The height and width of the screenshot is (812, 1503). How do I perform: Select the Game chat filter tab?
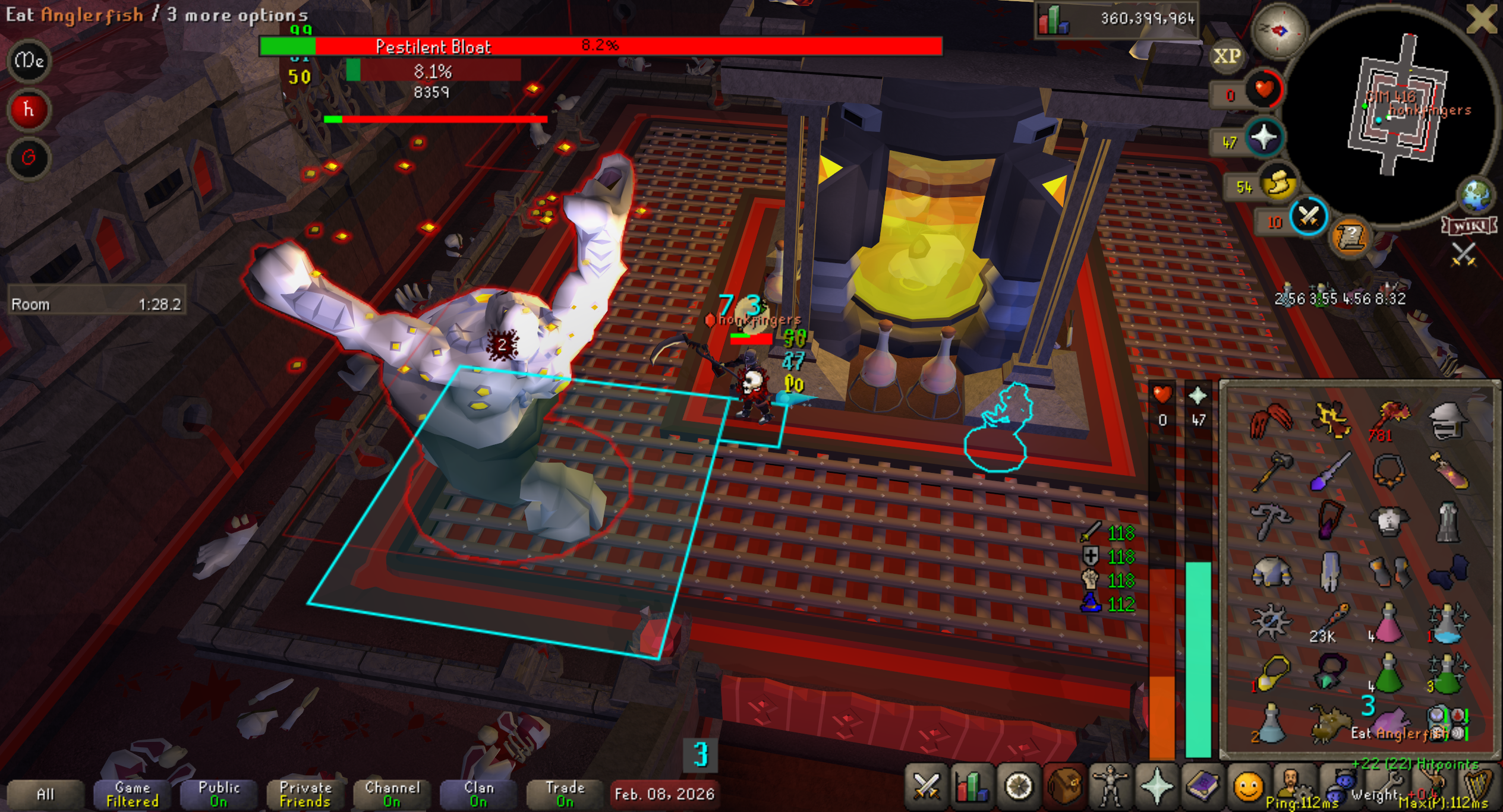click(132, 794)
